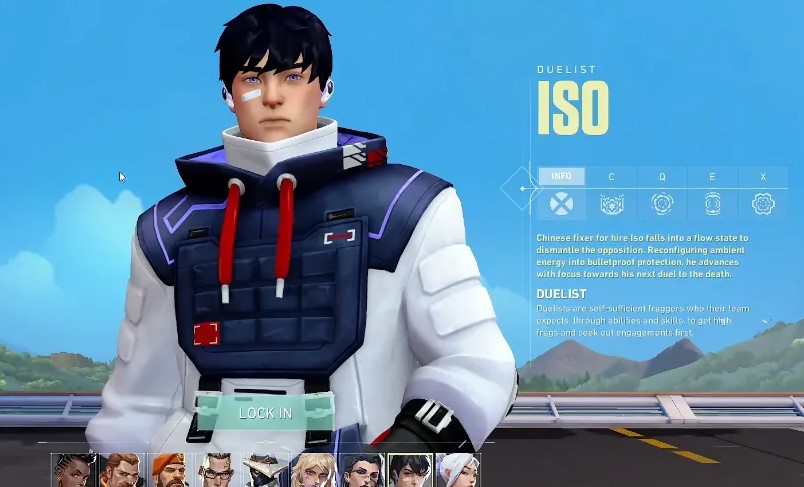View Iso's C ability details

[x=612, y=177]
